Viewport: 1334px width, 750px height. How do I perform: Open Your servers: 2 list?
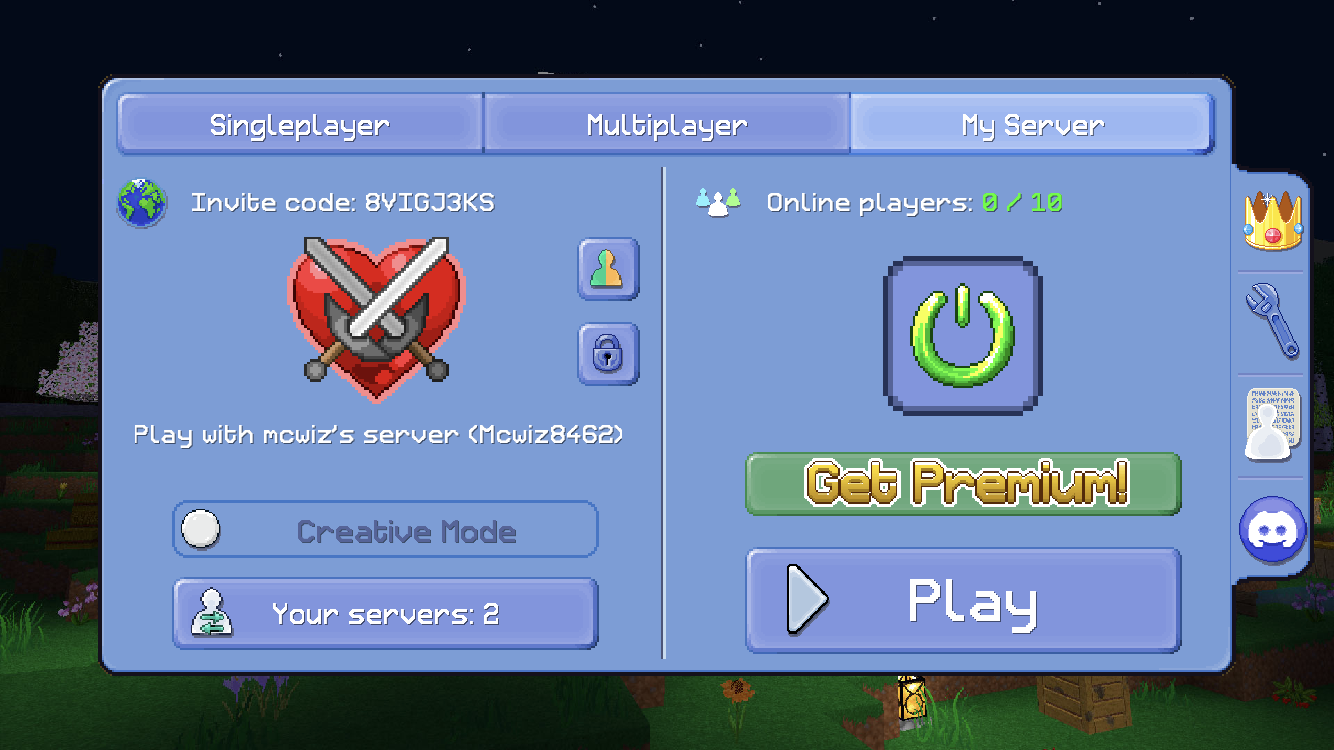pos(385,612)
